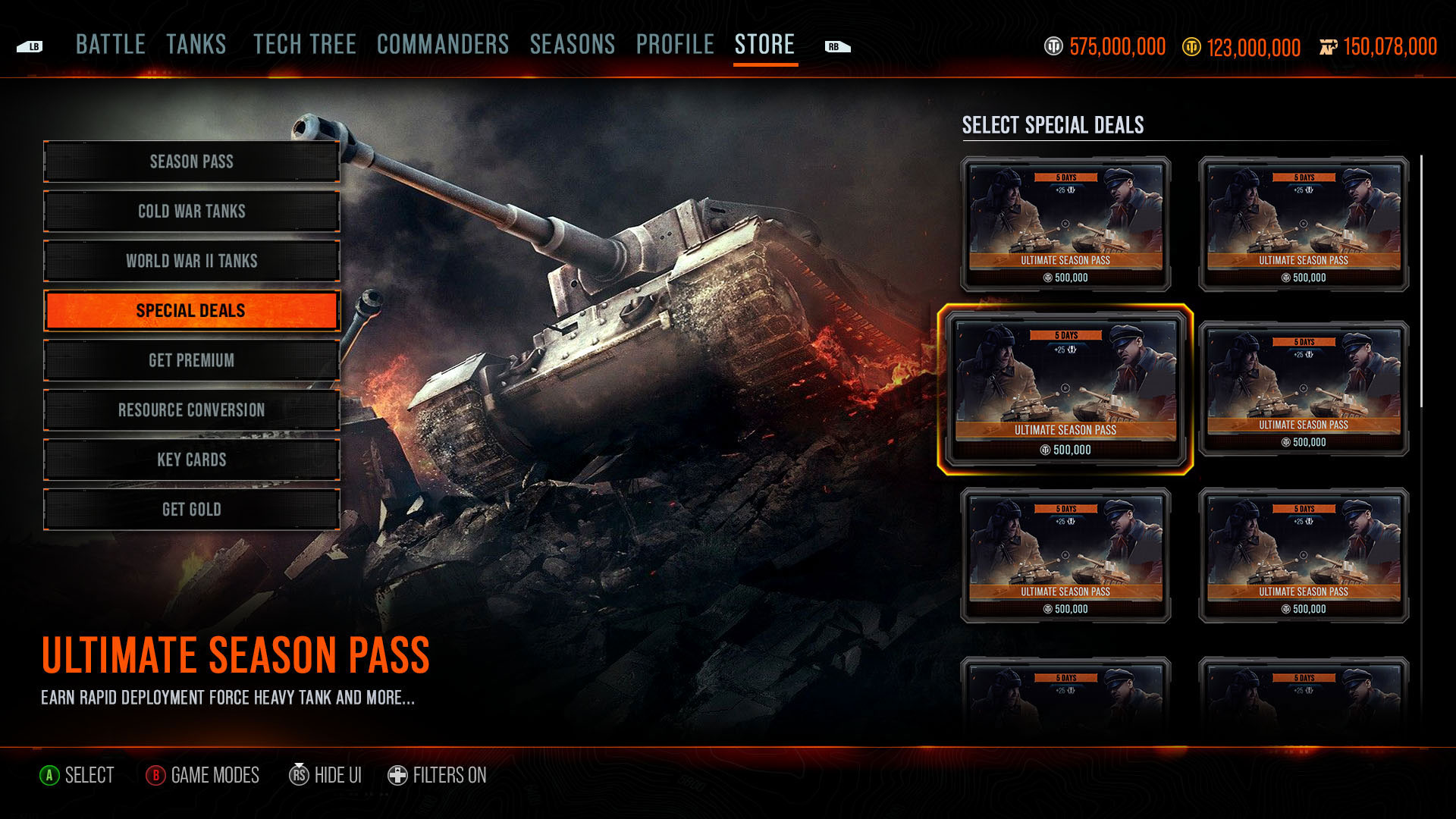Switch to the Seasons tab

point(573,45)
